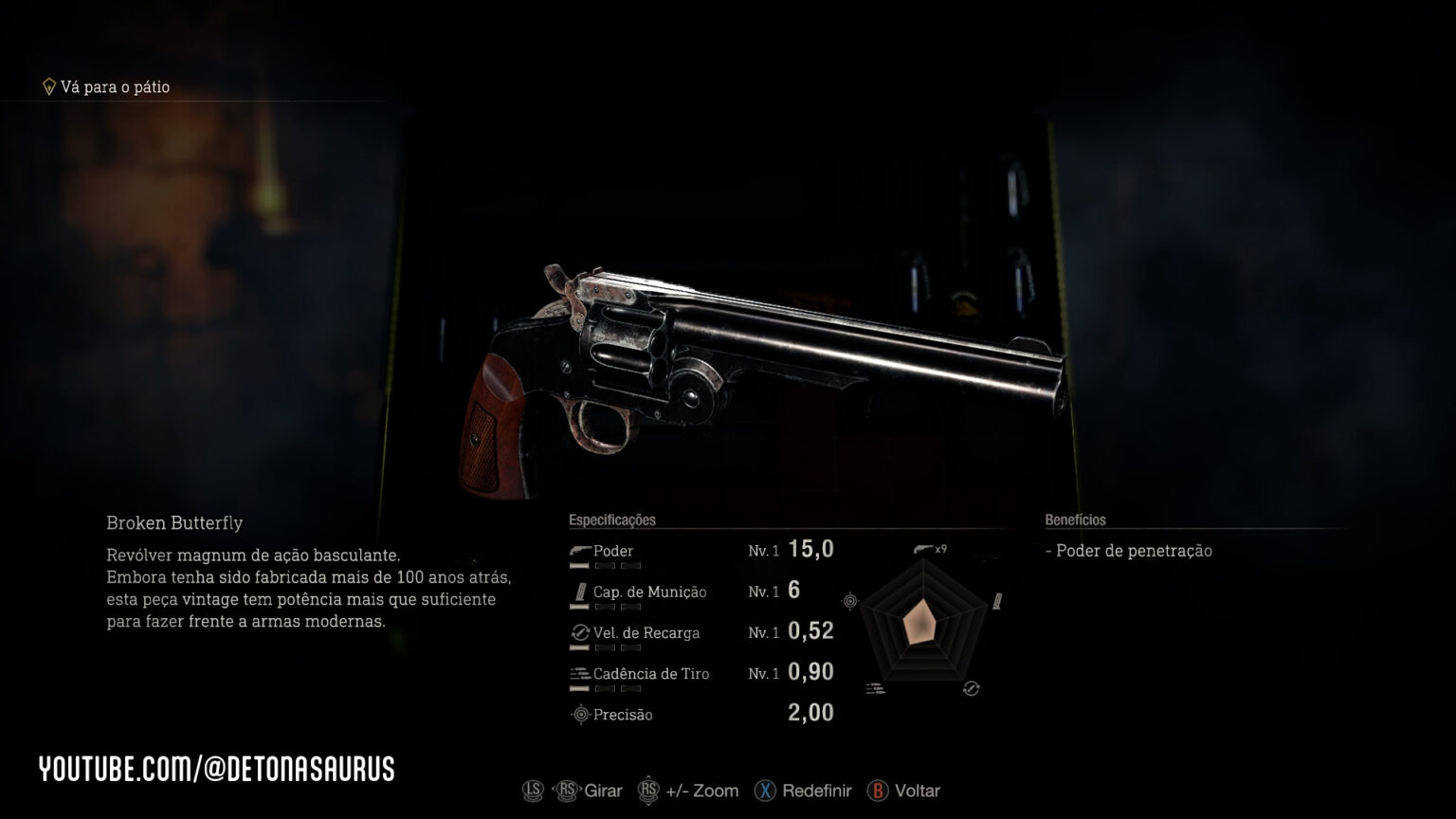This screenshot has height=819, width=1456.
Task: Select the fire-rate icon at the chart's lower left
Action: pos(873,688)
